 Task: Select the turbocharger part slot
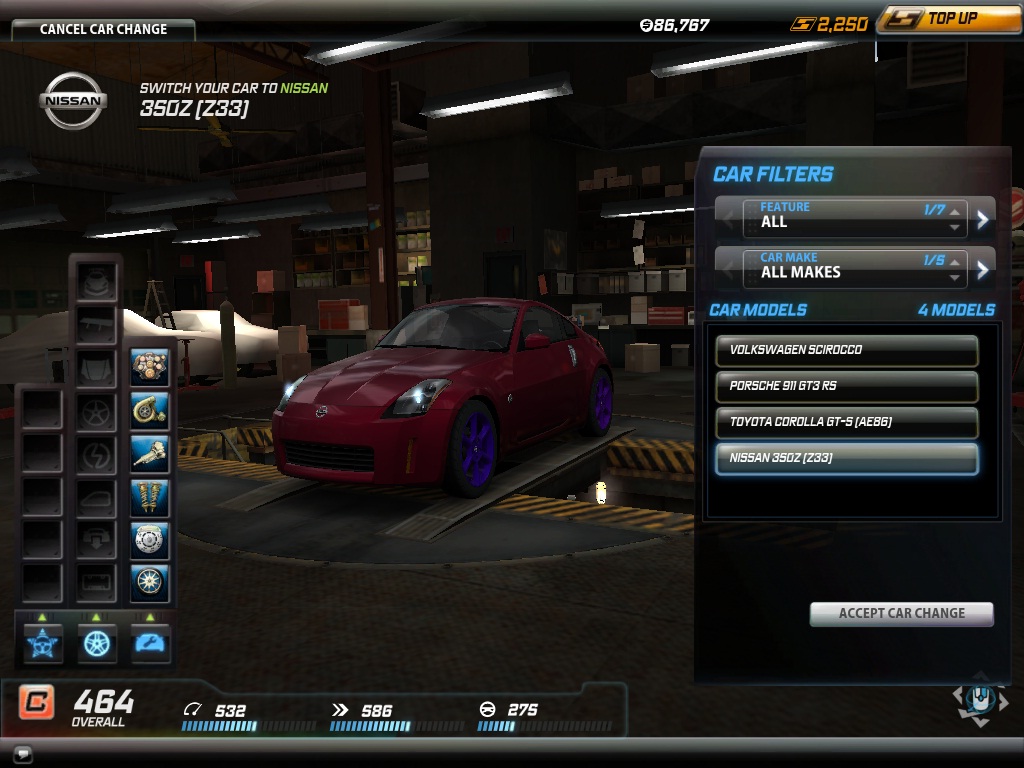(150, 411)
